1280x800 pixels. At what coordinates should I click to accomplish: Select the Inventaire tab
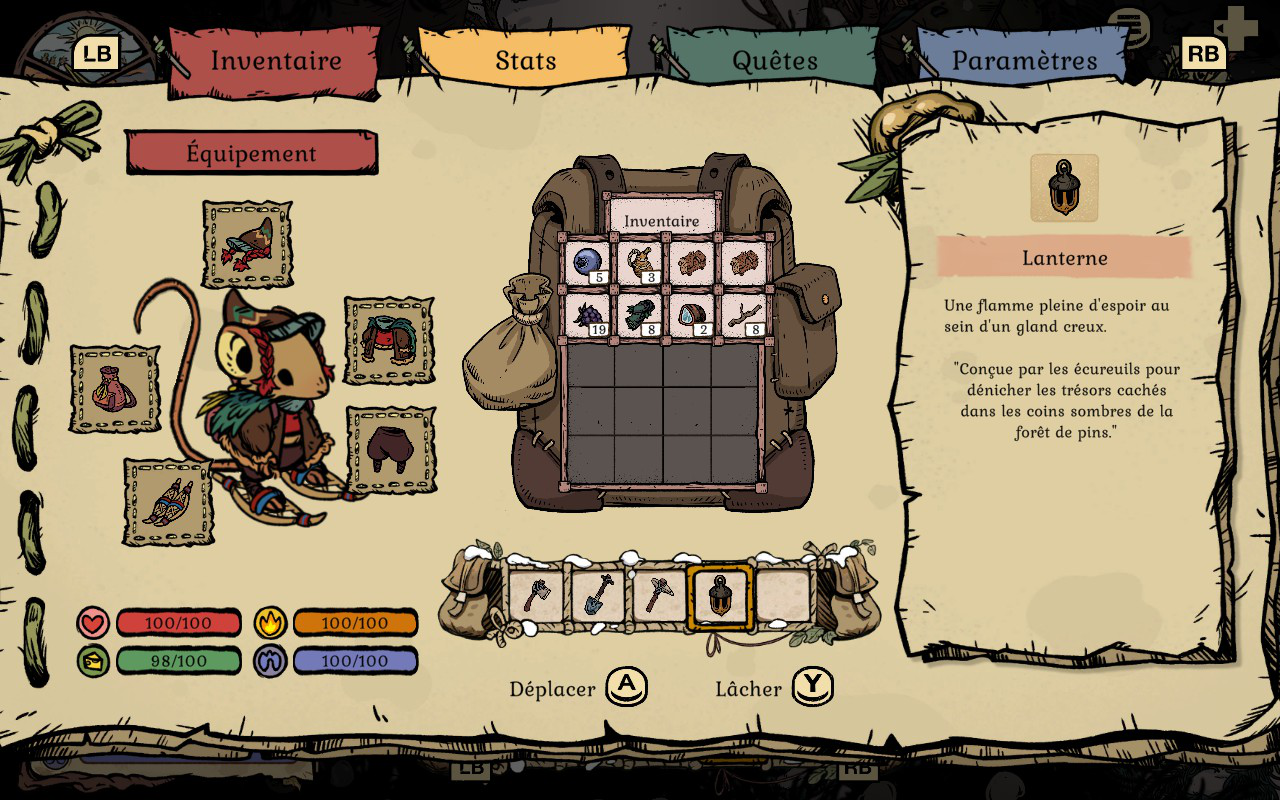coord(275,60)
